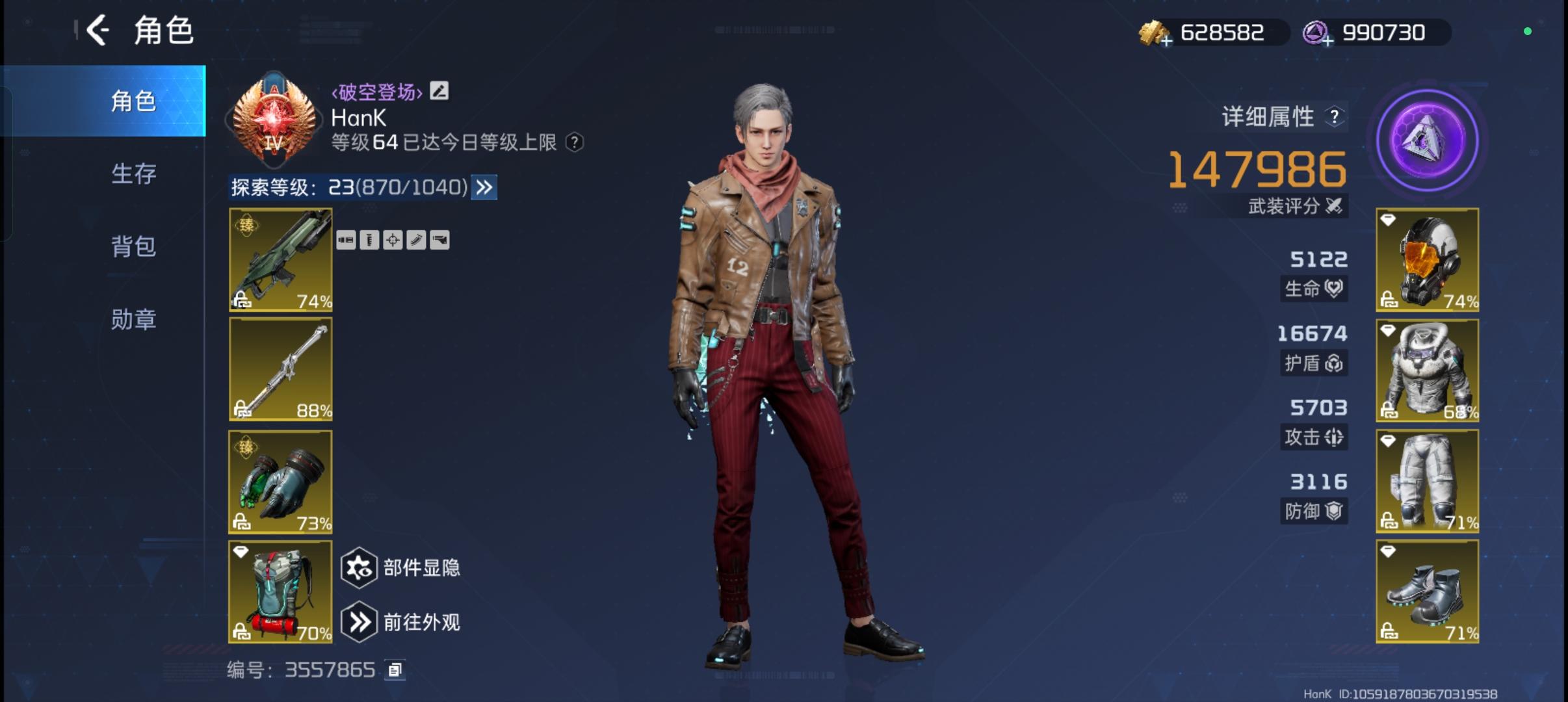Switch to the 生存 tab
1568x702 pixels.
click(x=133, y=174)
